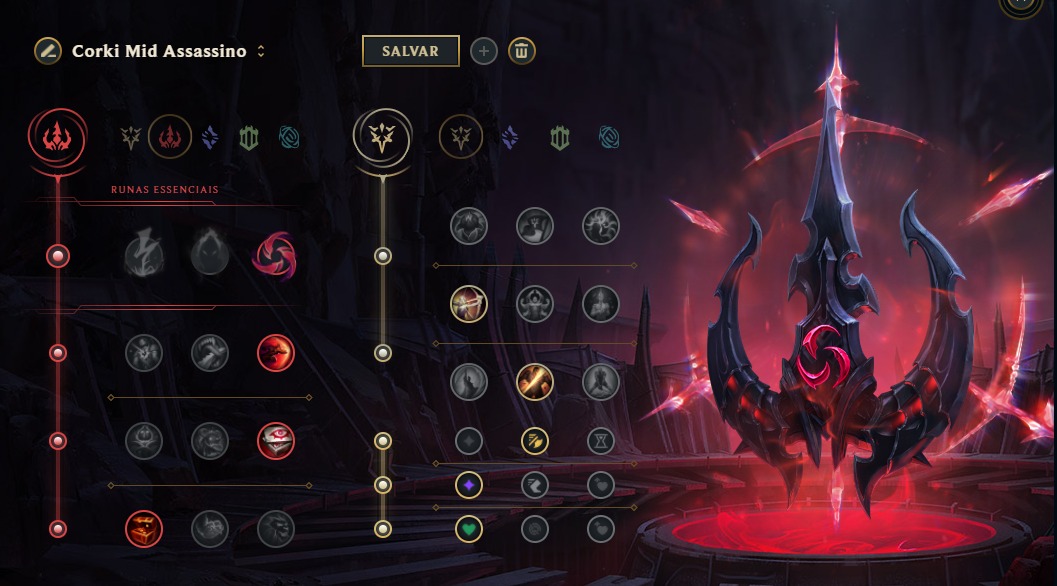Save the rune page with SALVAR

(x=410, y=51)
